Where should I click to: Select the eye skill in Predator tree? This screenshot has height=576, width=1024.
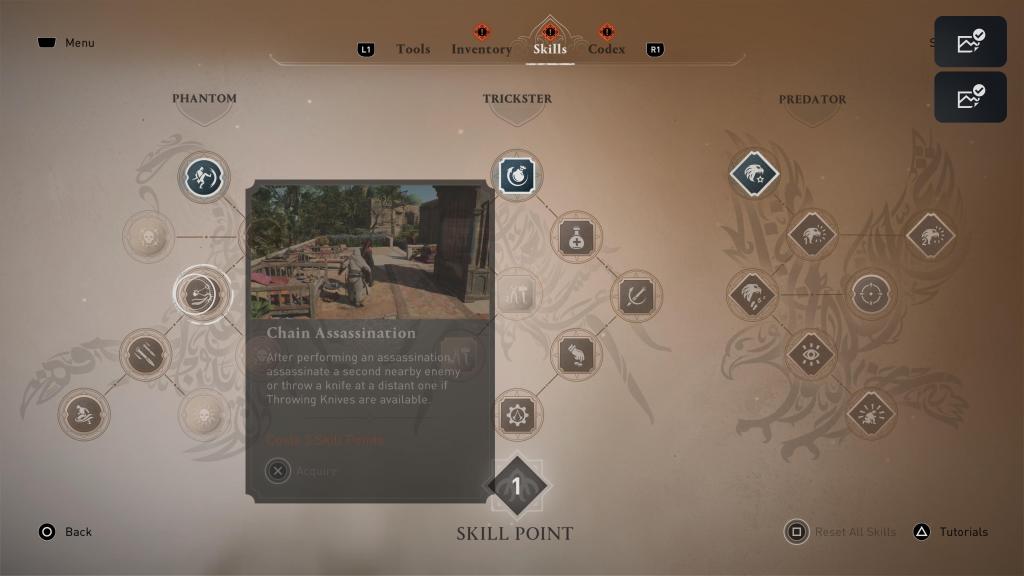pyautogui.click(x=811, y=354)
